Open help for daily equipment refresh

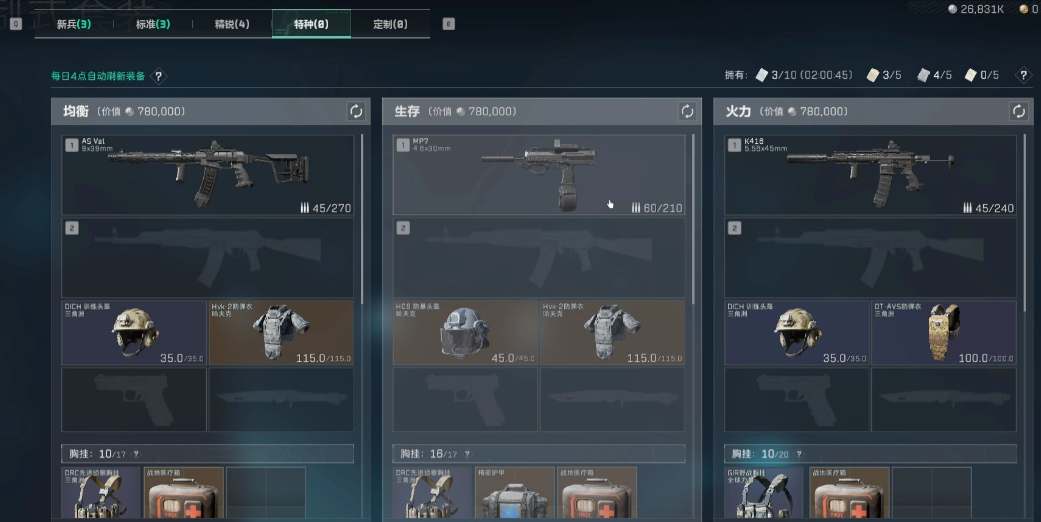(158, 76)
